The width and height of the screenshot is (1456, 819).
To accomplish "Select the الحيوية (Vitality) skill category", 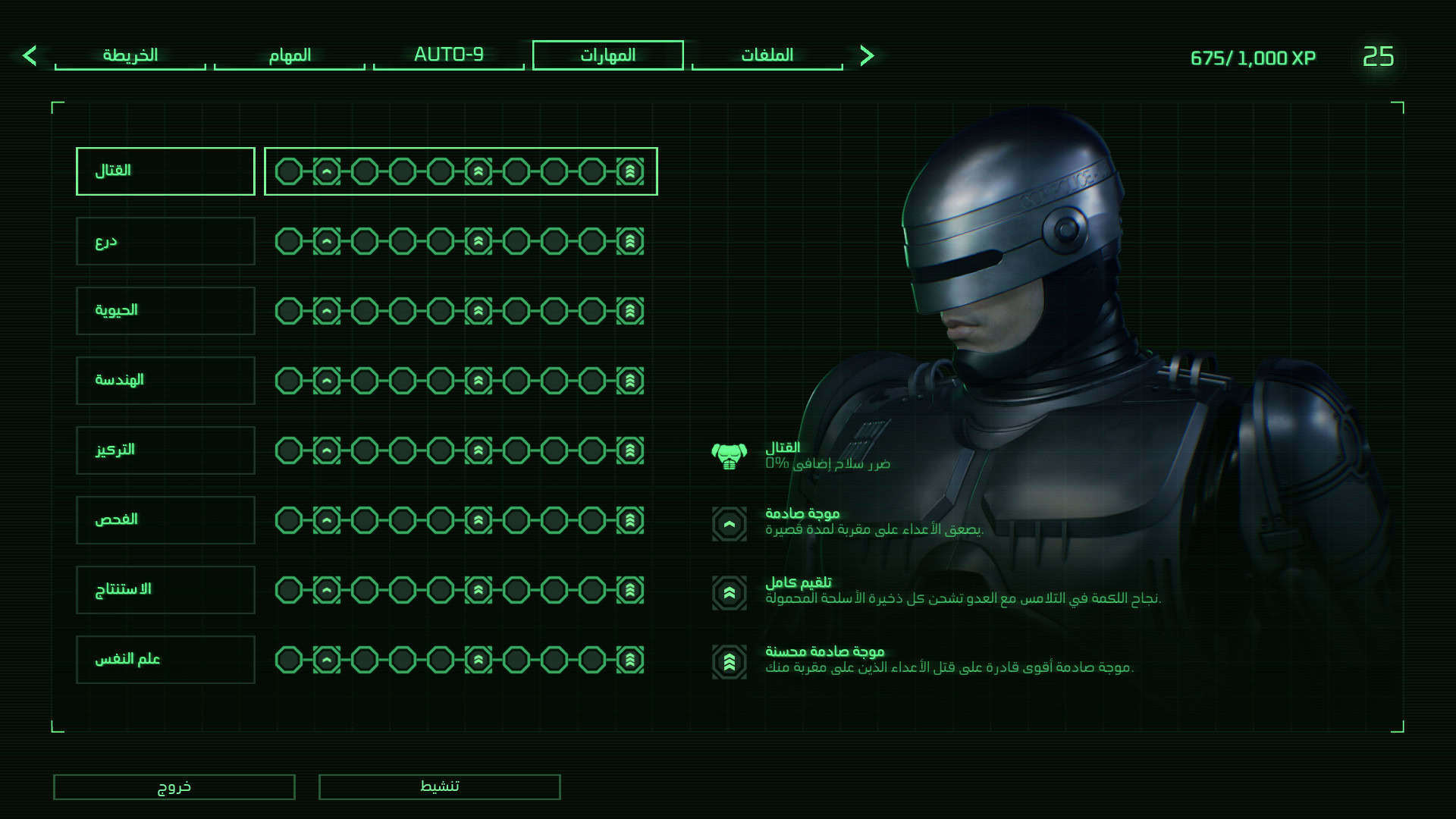I will tap(165, 311).
